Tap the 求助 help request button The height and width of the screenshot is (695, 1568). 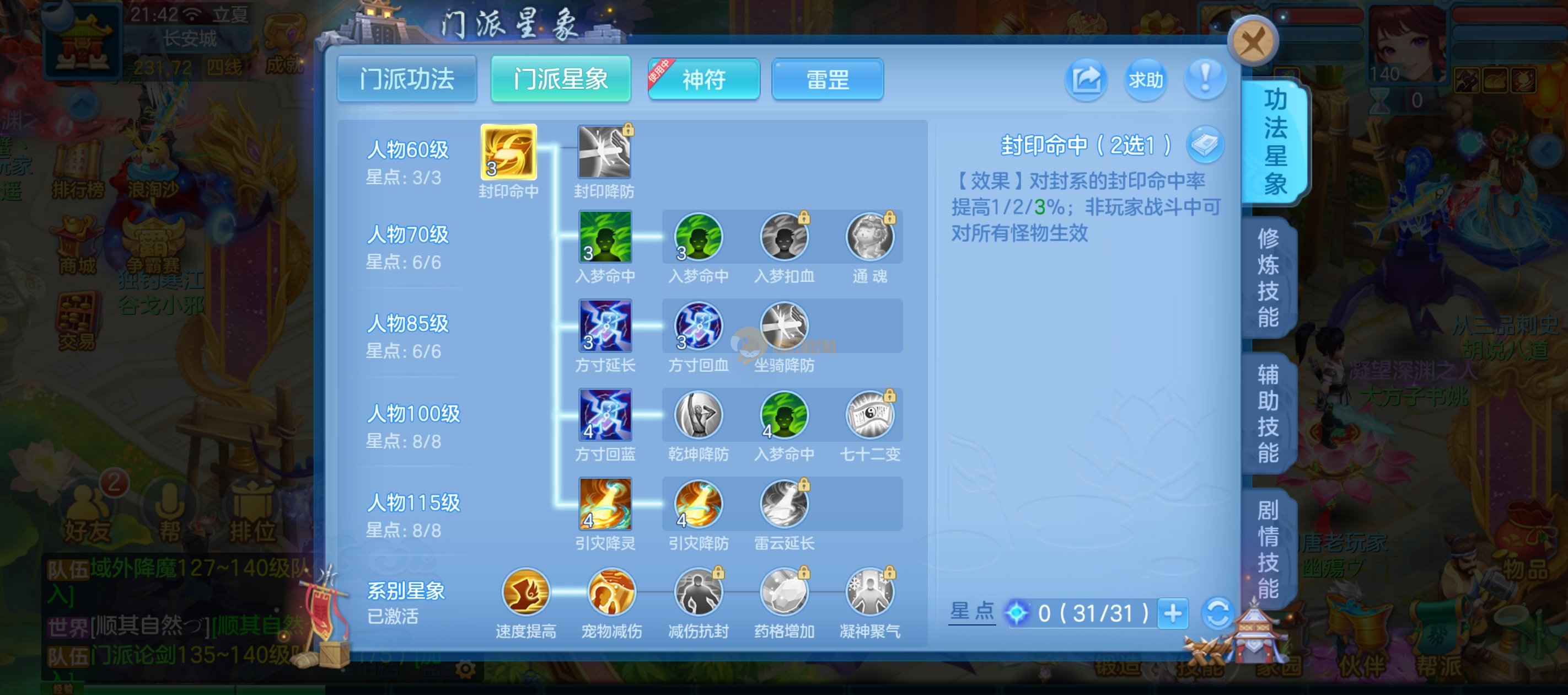tap(1146, 79)
